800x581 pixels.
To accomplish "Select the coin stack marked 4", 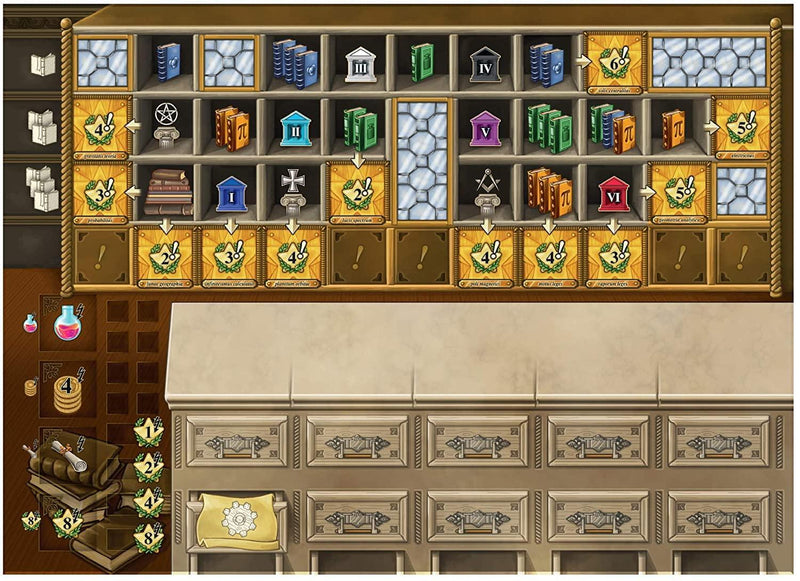I will point(67,385).
